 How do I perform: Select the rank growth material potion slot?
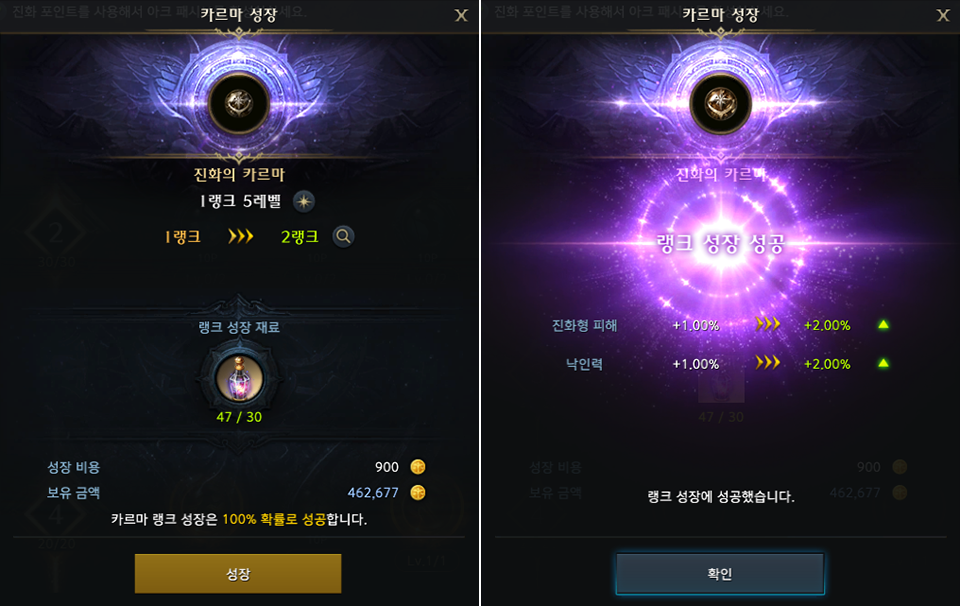239,378
